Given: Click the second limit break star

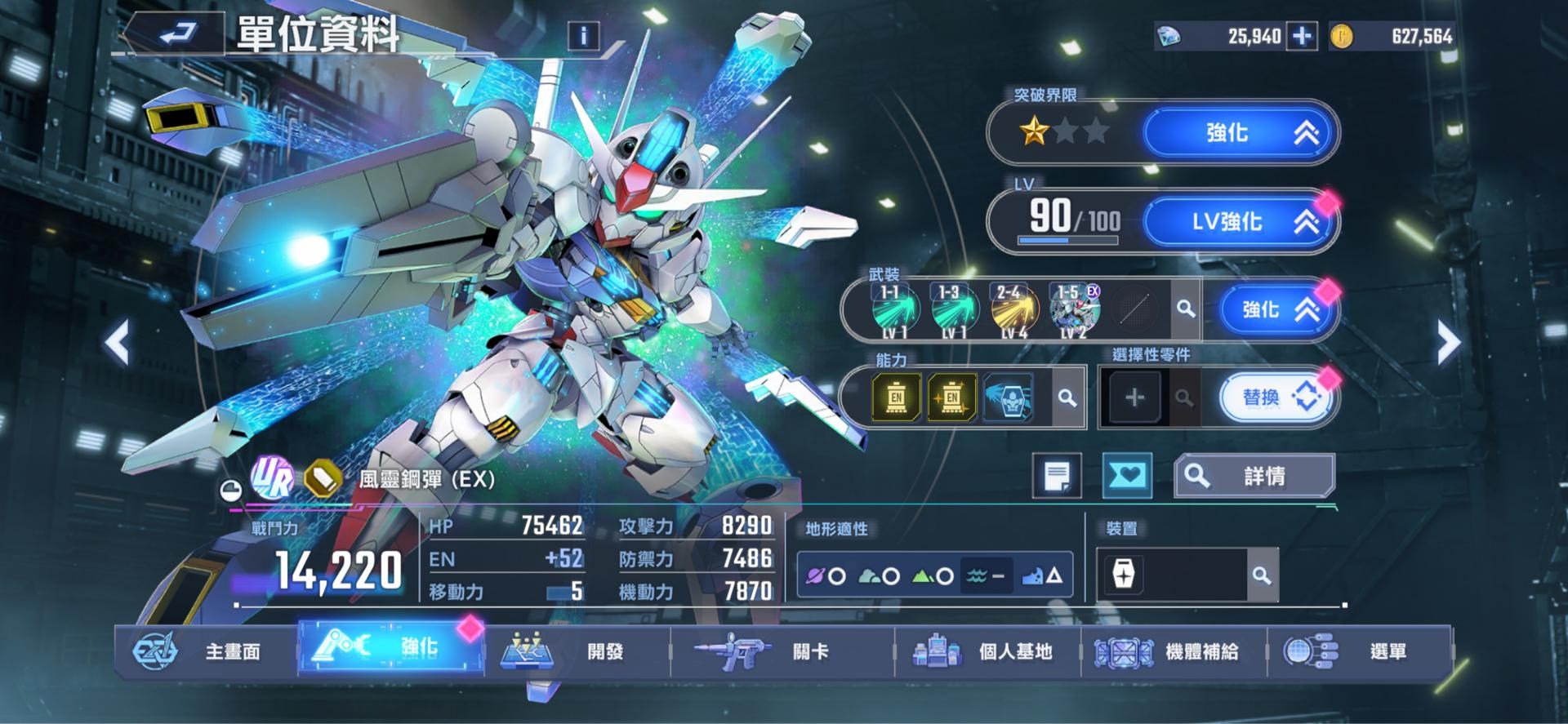Looking at the screenshot, I should pyautogui.click(x=1064, y=129).
